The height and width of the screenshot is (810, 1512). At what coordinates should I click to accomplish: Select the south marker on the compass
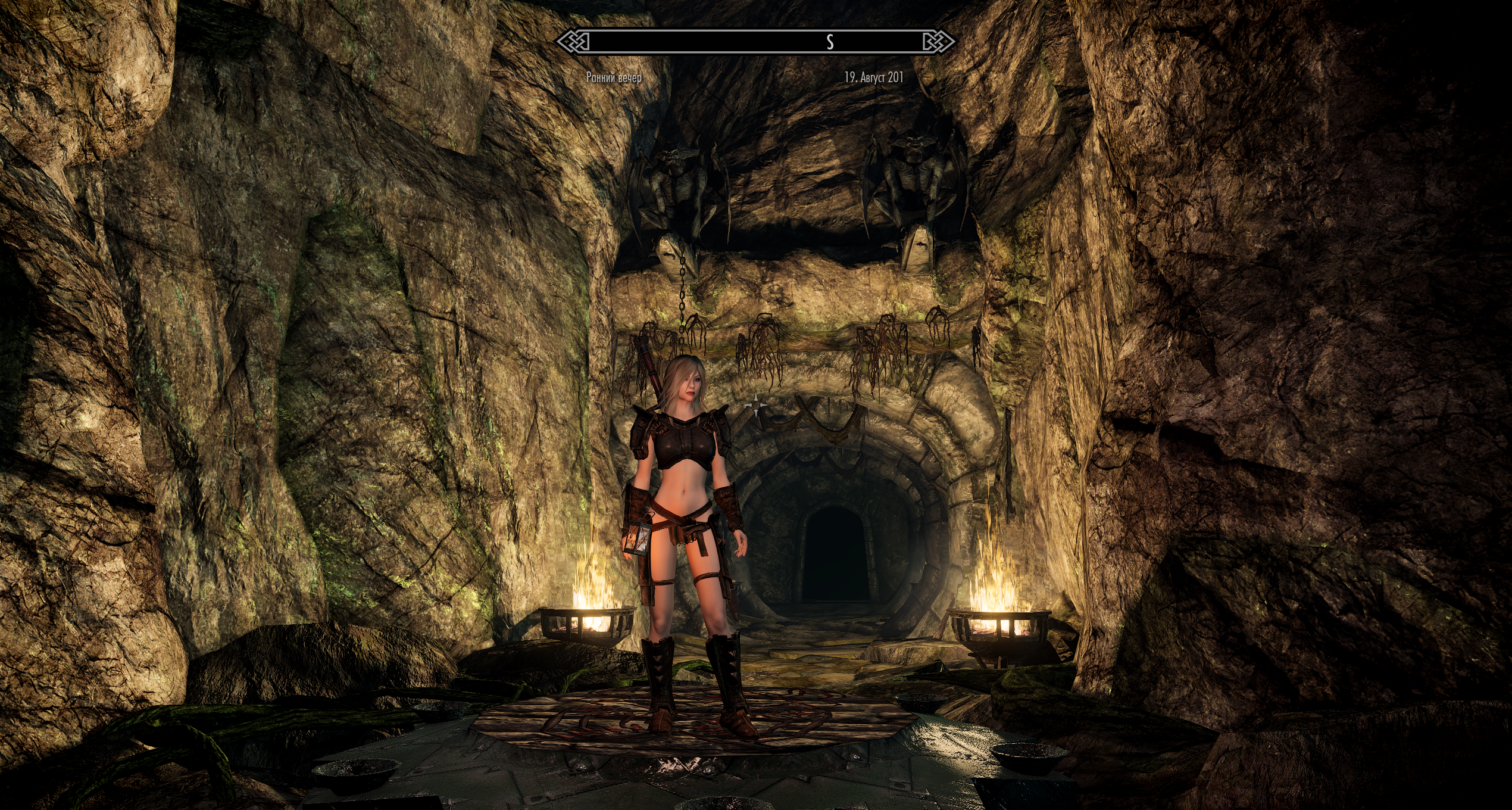pos(830,42)
